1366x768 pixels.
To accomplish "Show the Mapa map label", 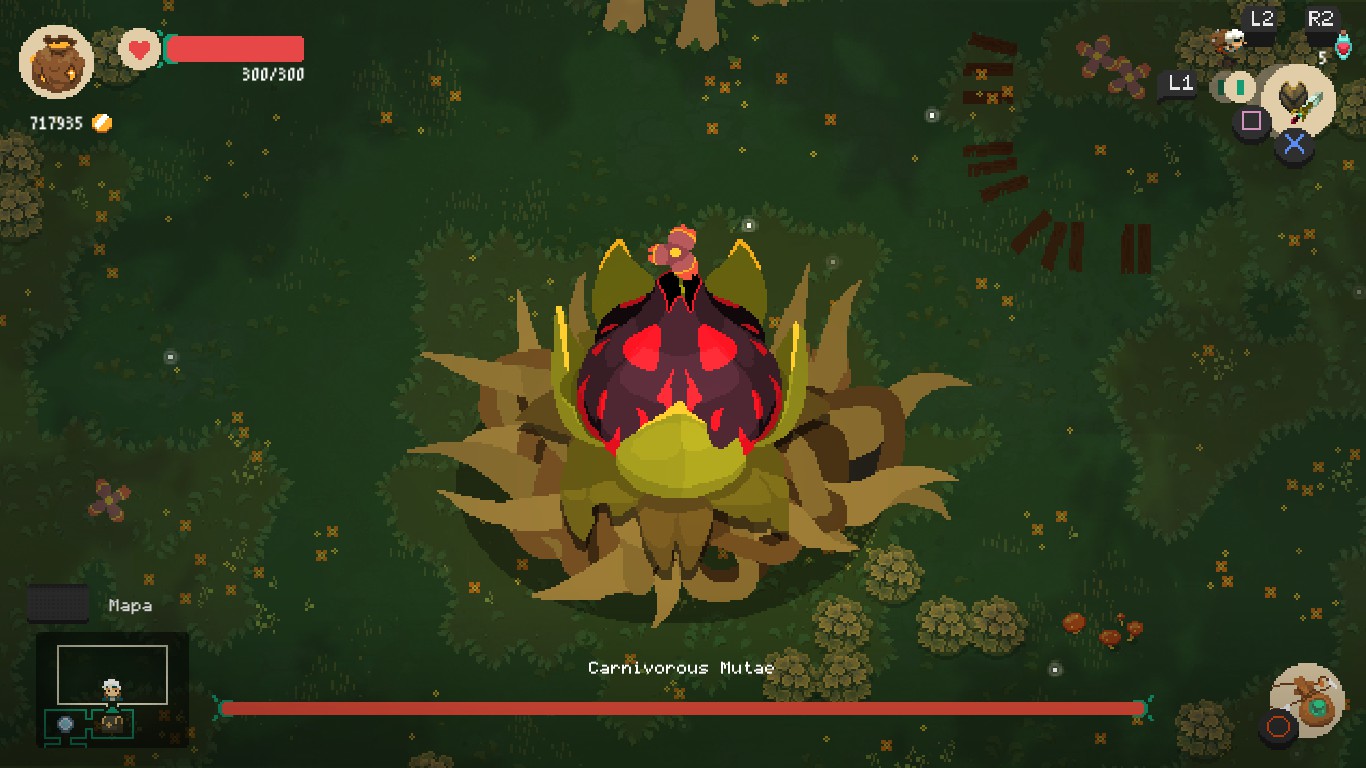I will coord(130,605).
